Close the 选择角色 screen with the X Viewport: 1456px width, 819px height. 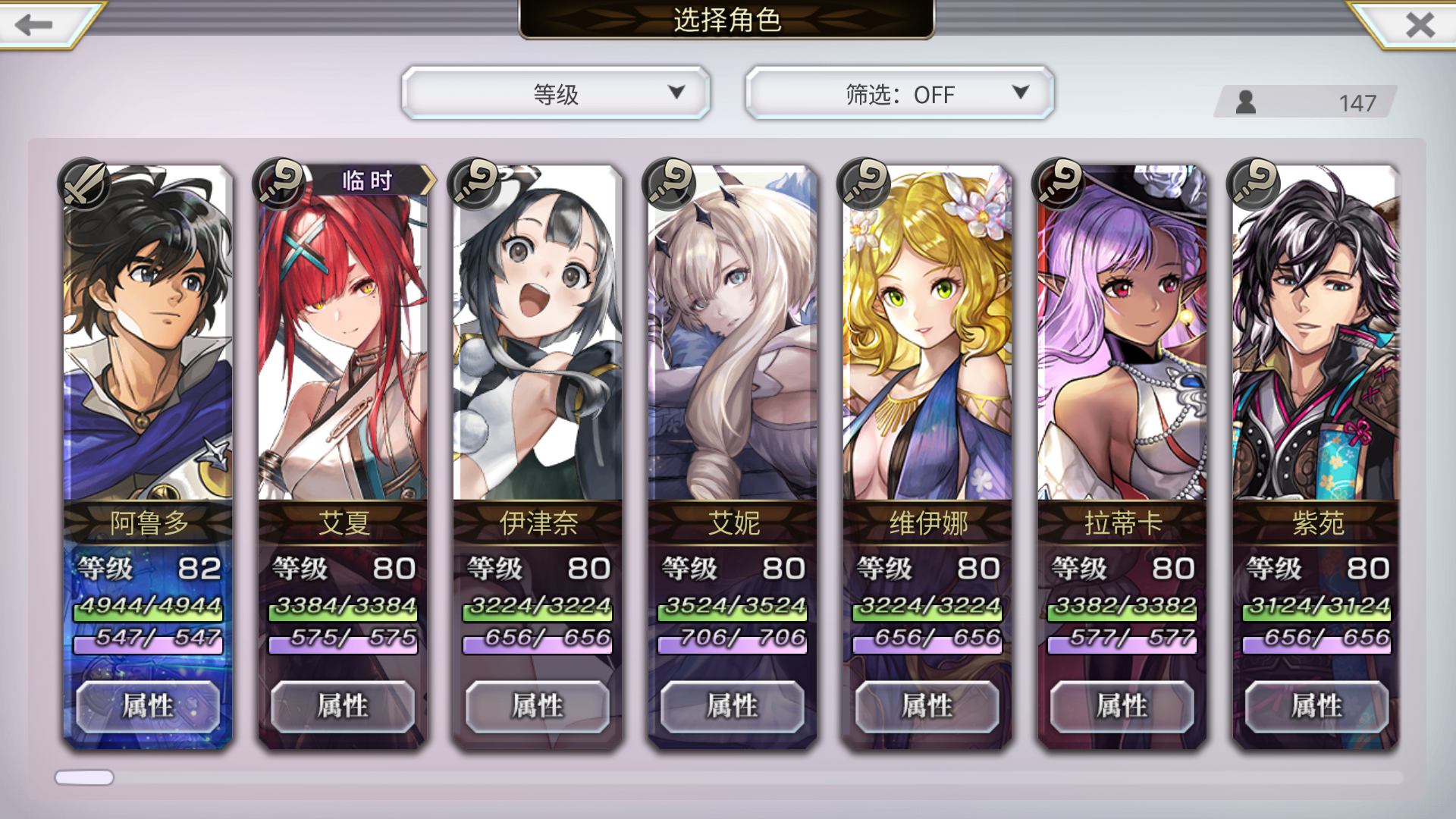pos(1420,25)
